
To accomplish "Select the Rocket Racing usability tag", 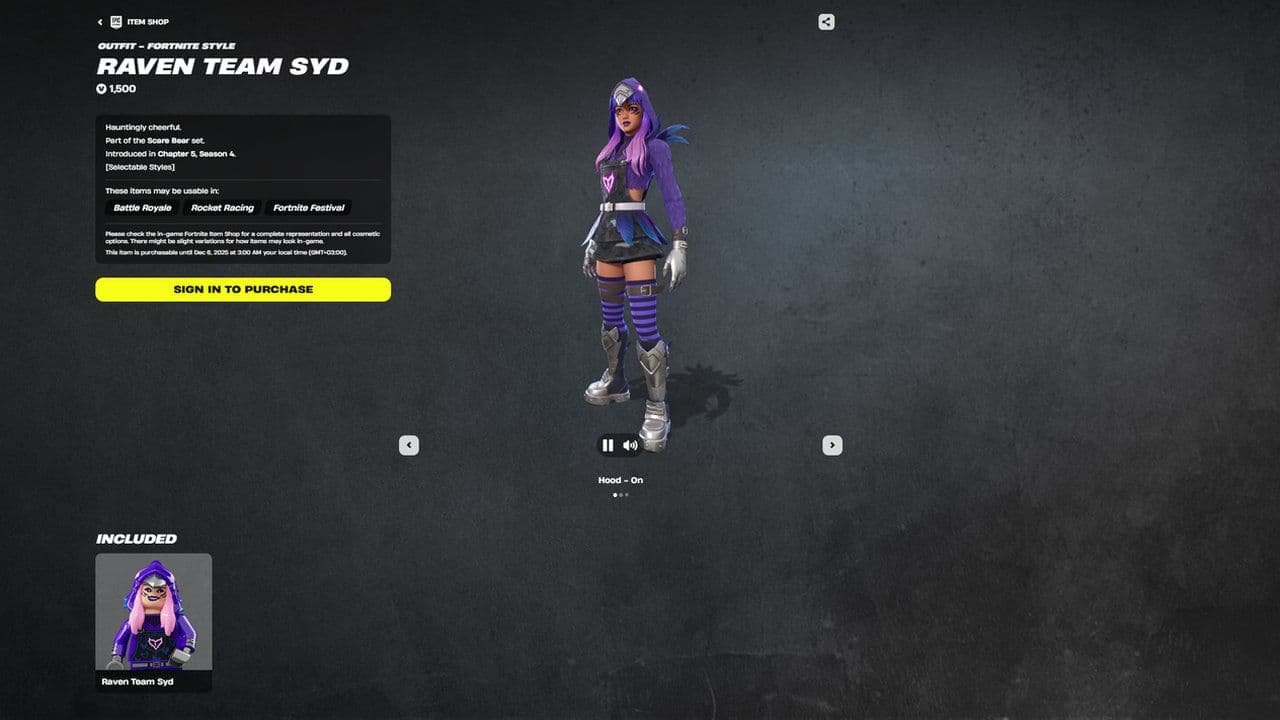I will click(222, 207).
